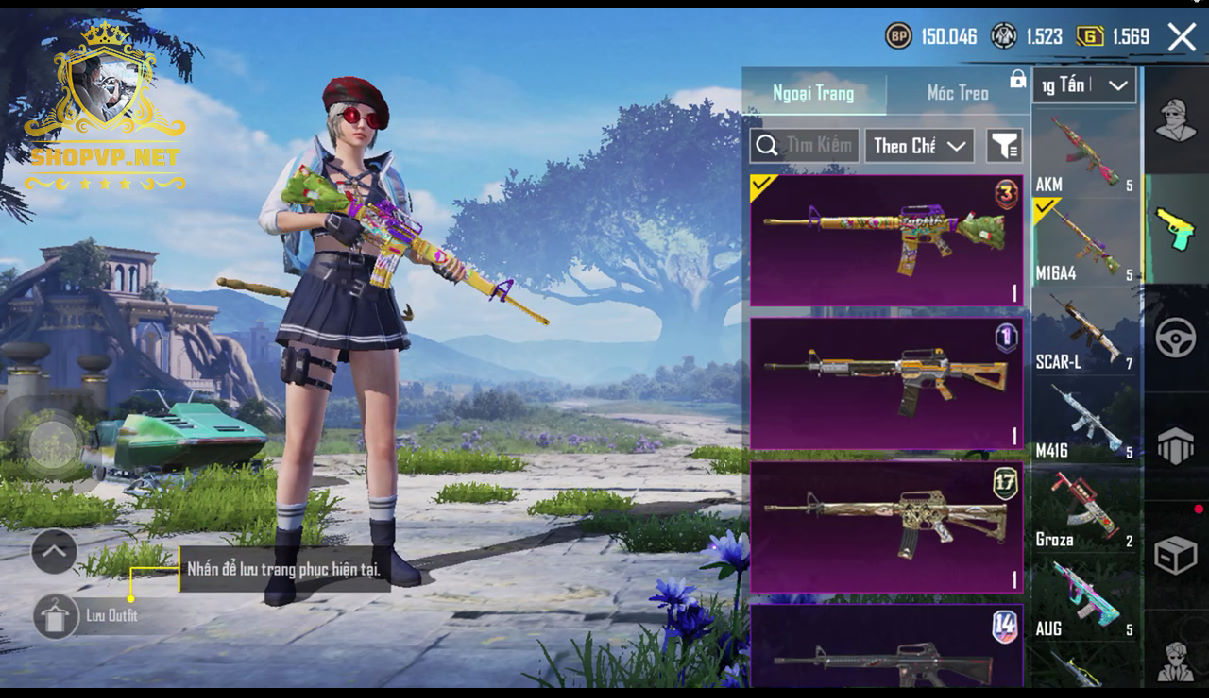Select AKM in the weapon list
The width and height of the screenshot is (1209, 698).
(1085, 152)
